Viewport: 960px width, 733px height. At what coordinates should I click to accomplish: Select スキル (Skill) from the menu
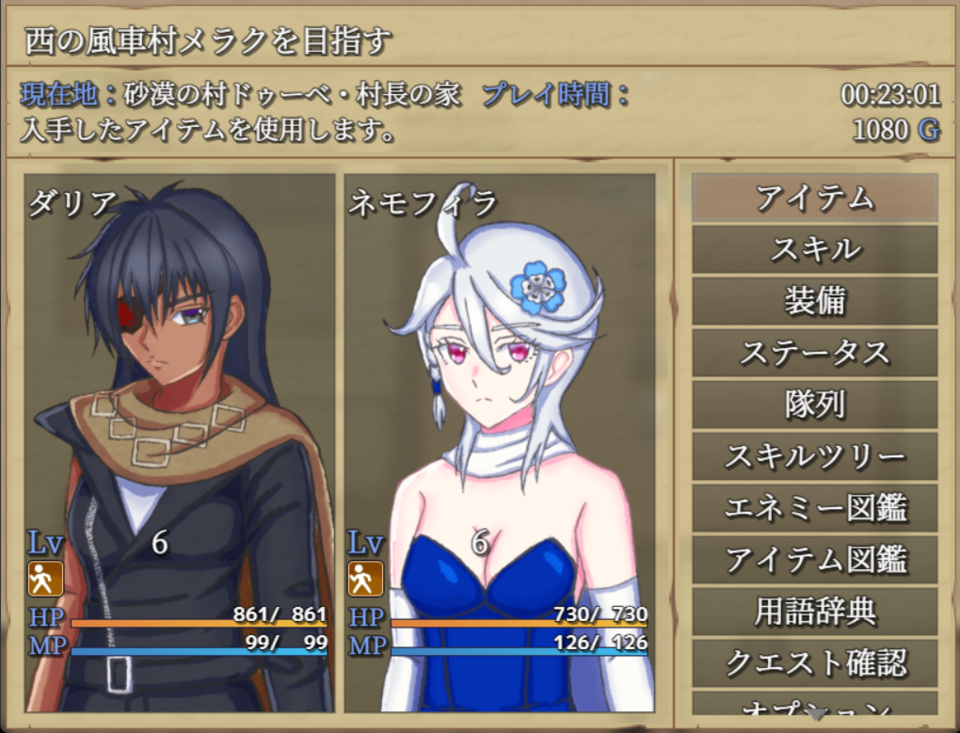pos(814,250)
